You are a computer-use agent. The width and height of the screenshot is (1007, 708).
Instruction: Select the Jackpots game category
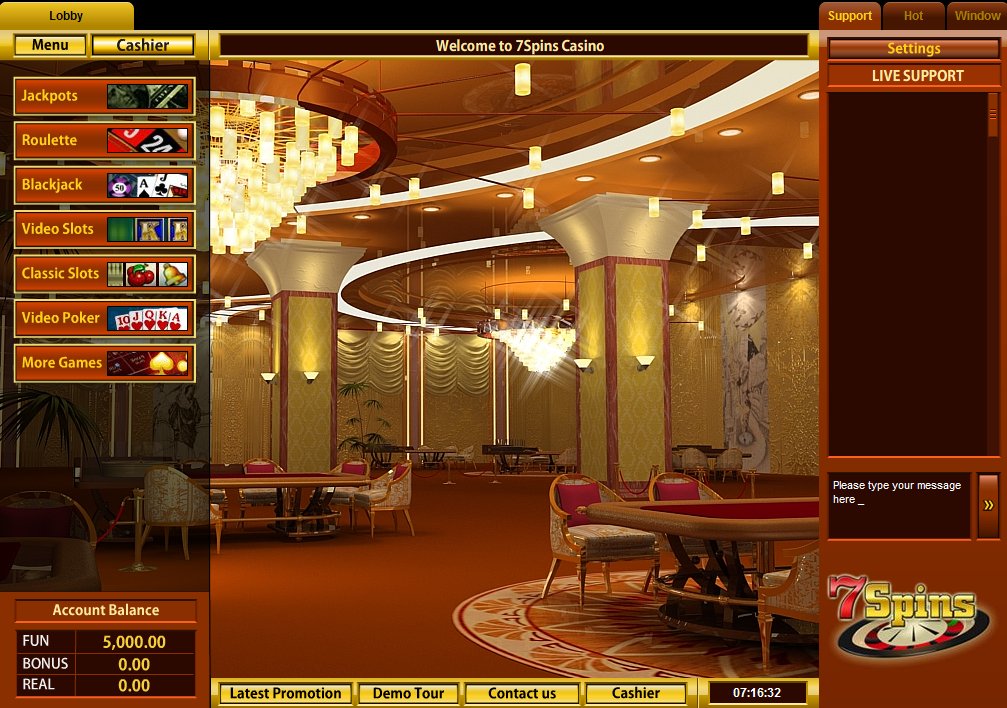104,96
